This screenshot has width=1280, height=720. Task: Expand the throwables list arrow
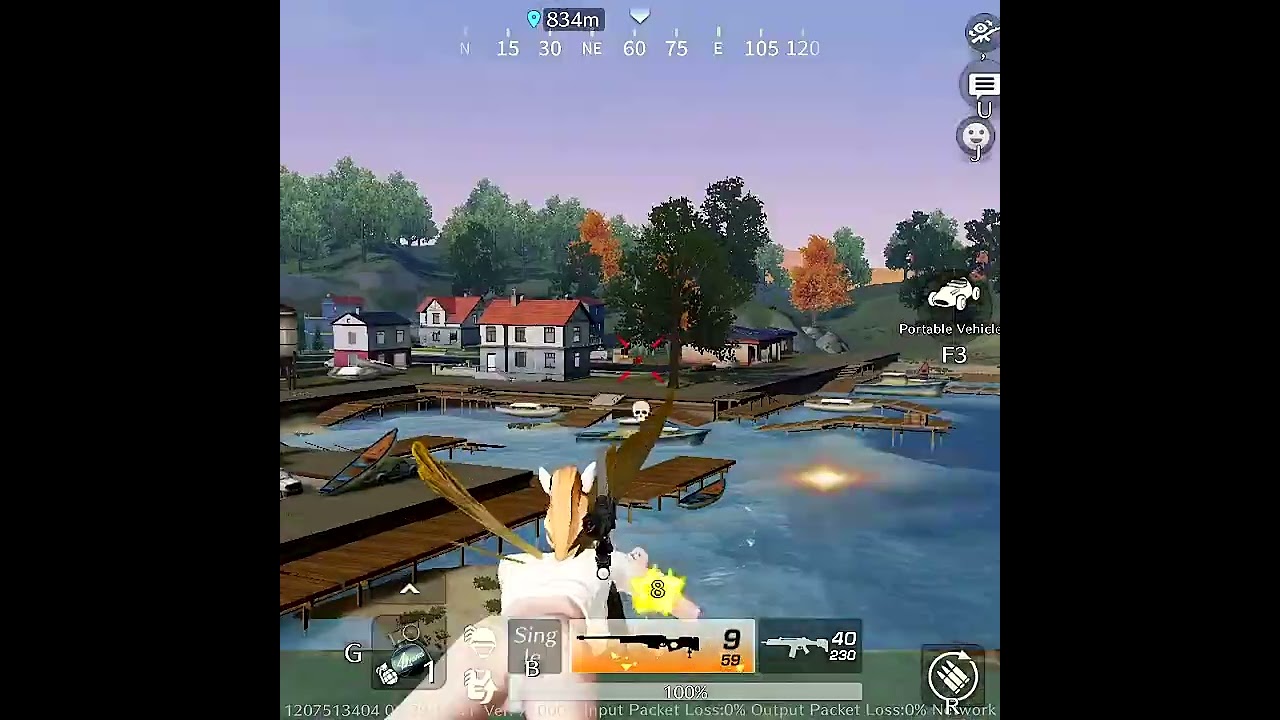pyautogui.click(x=409, y=590)
